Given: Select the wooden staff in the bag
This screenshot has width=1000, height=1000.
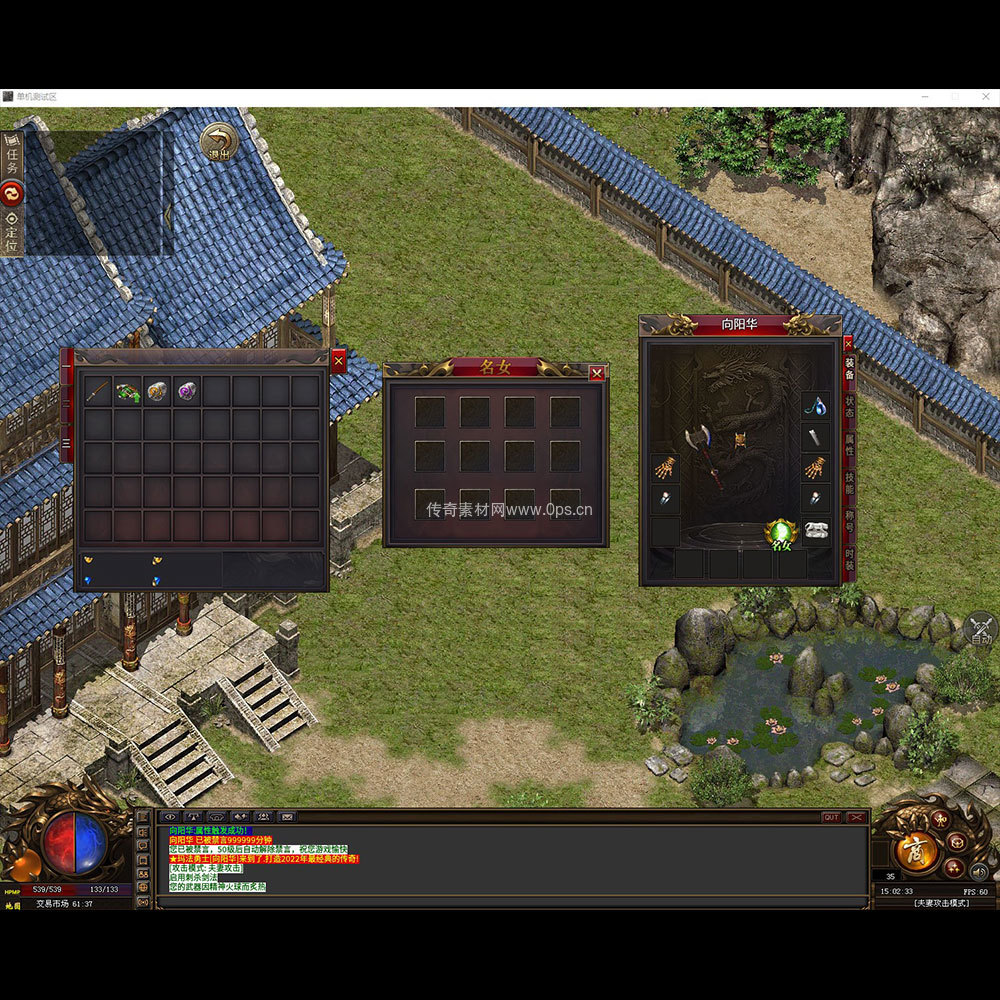Looking at the screenshot, I should (x=98, y=391).
